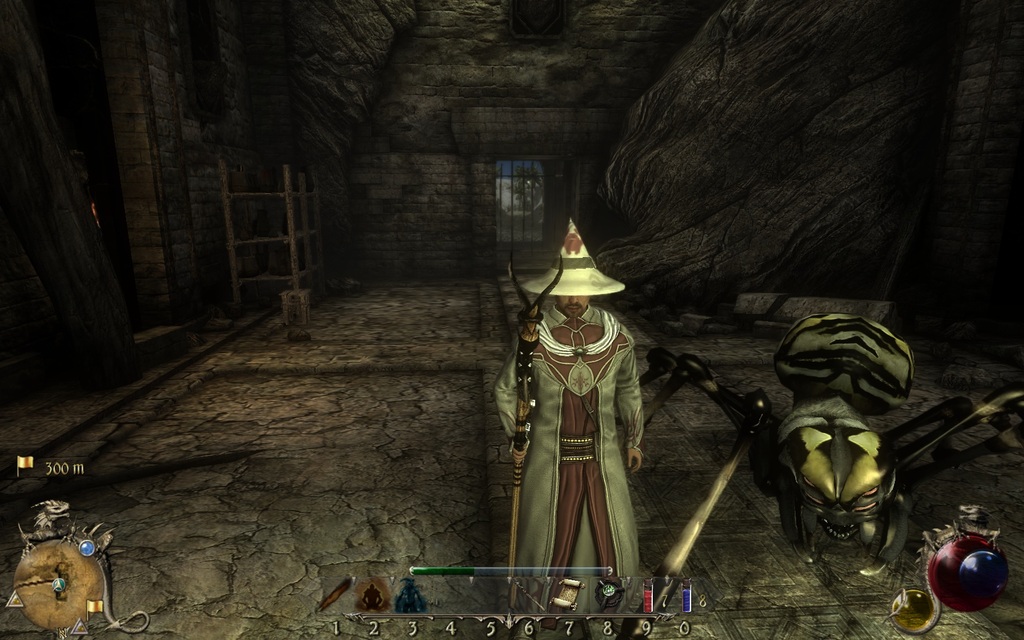The image size is (1024, 640).
Task: Activate the brown humanoid silhouette skill
Action: (373, 596)
